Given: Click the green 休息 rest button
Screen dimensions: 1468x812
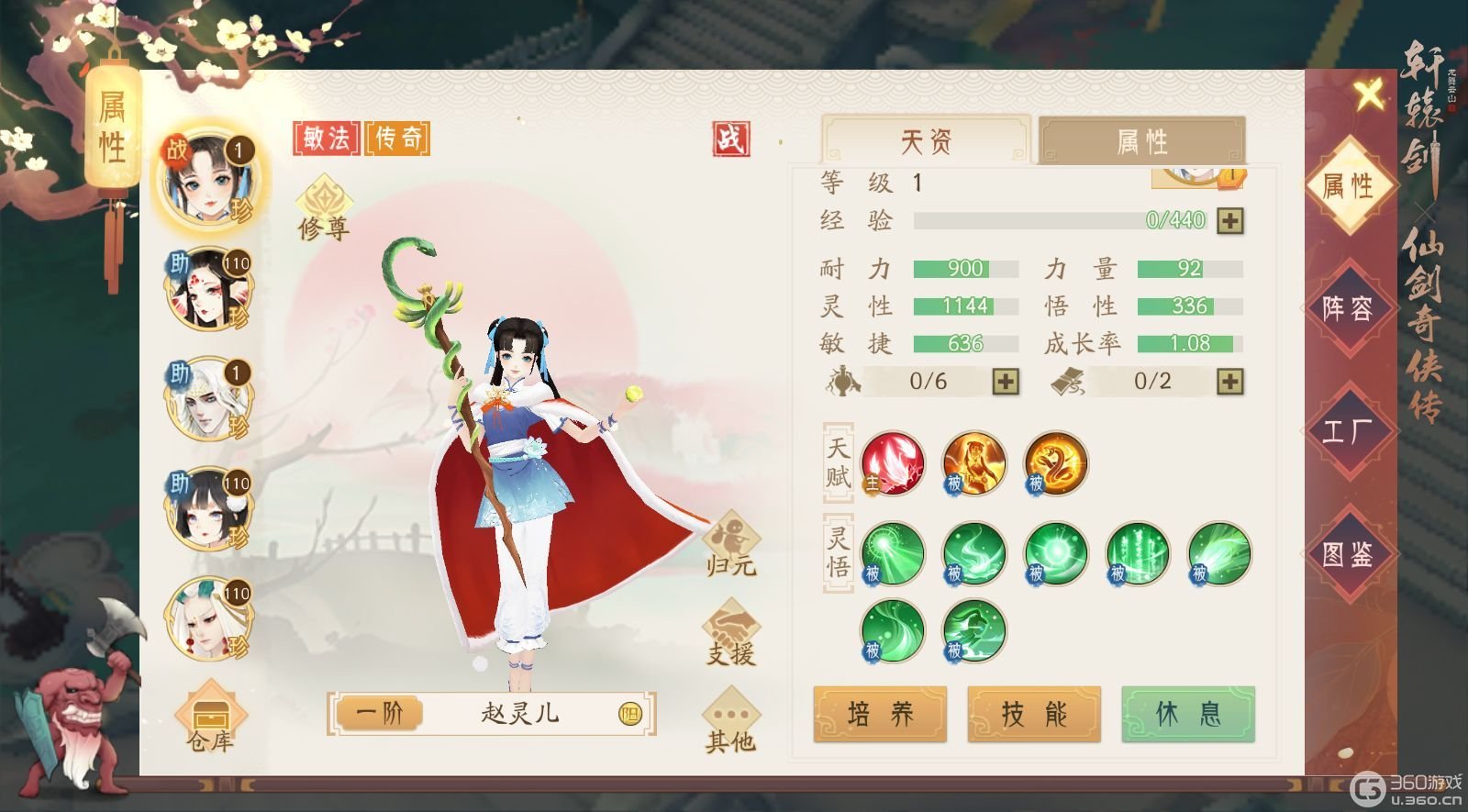Looking at the screenshot, I should (1188, 714).
